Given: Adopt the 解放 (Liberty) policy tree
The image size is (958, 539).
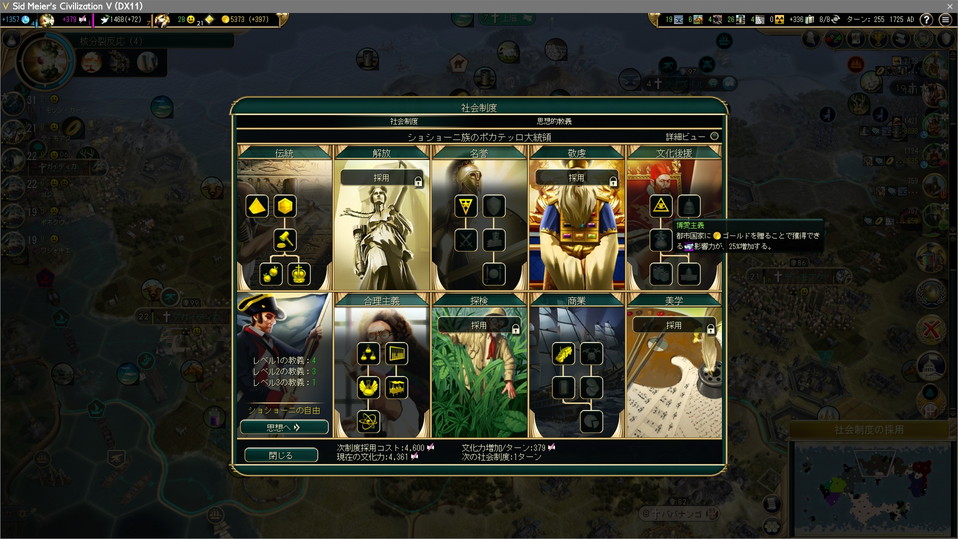Looking at the screenshot, I should [381, 178].
